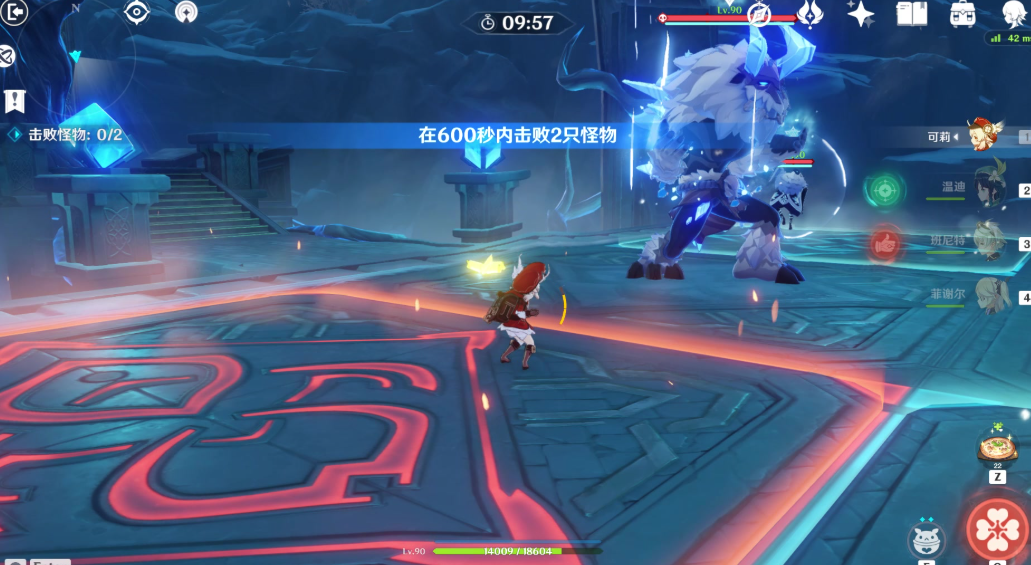Activate Klee's Jumpy Dumpty elemental skill
This screenshot has height=565, width=1031.
pyautogui.click(x=926, y=540)
